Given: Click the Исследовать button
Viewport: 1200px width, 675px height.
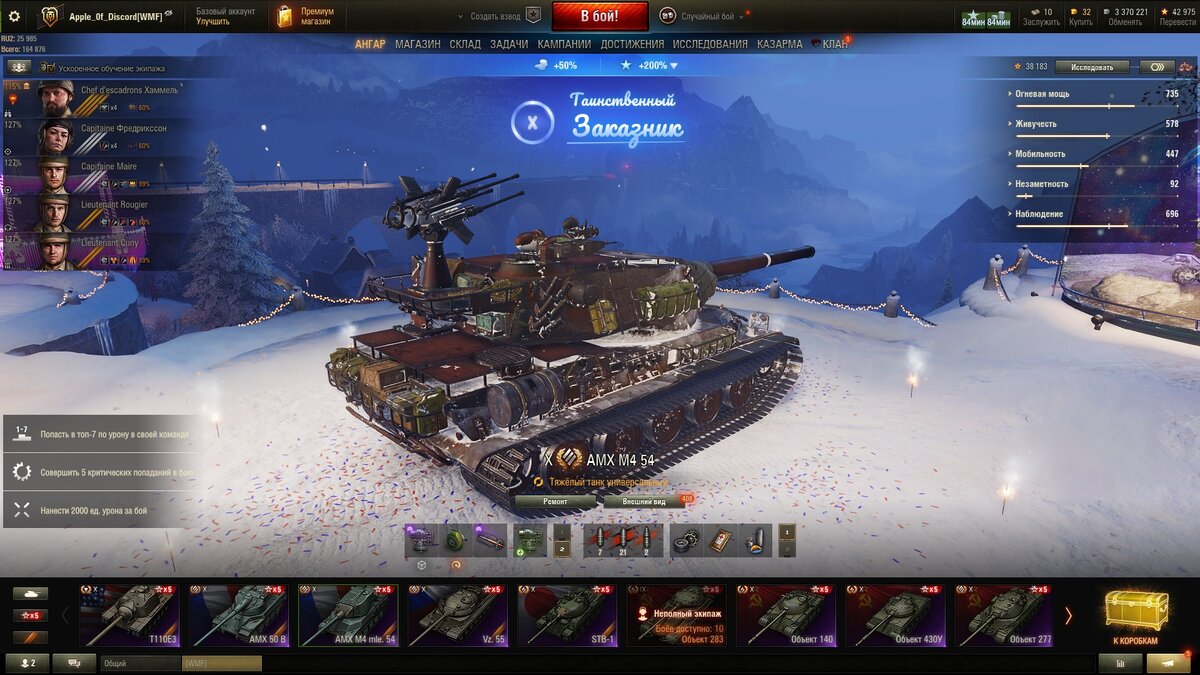Looking at the screenshot, I should coord(1092,67).
